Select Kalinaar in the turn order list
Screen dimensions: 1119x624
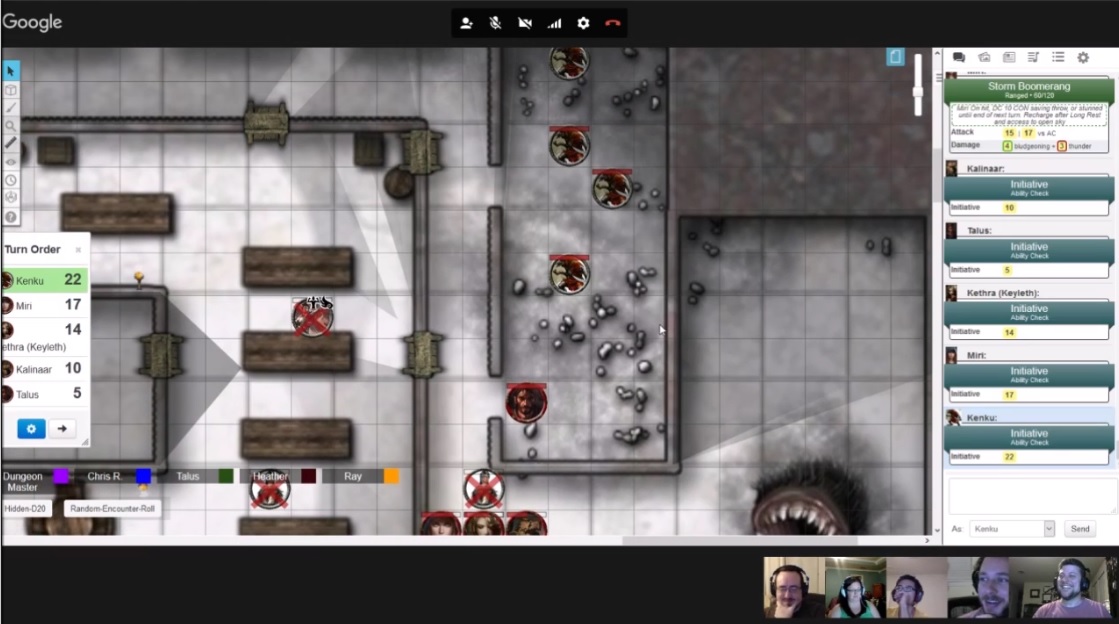(45, 369)
